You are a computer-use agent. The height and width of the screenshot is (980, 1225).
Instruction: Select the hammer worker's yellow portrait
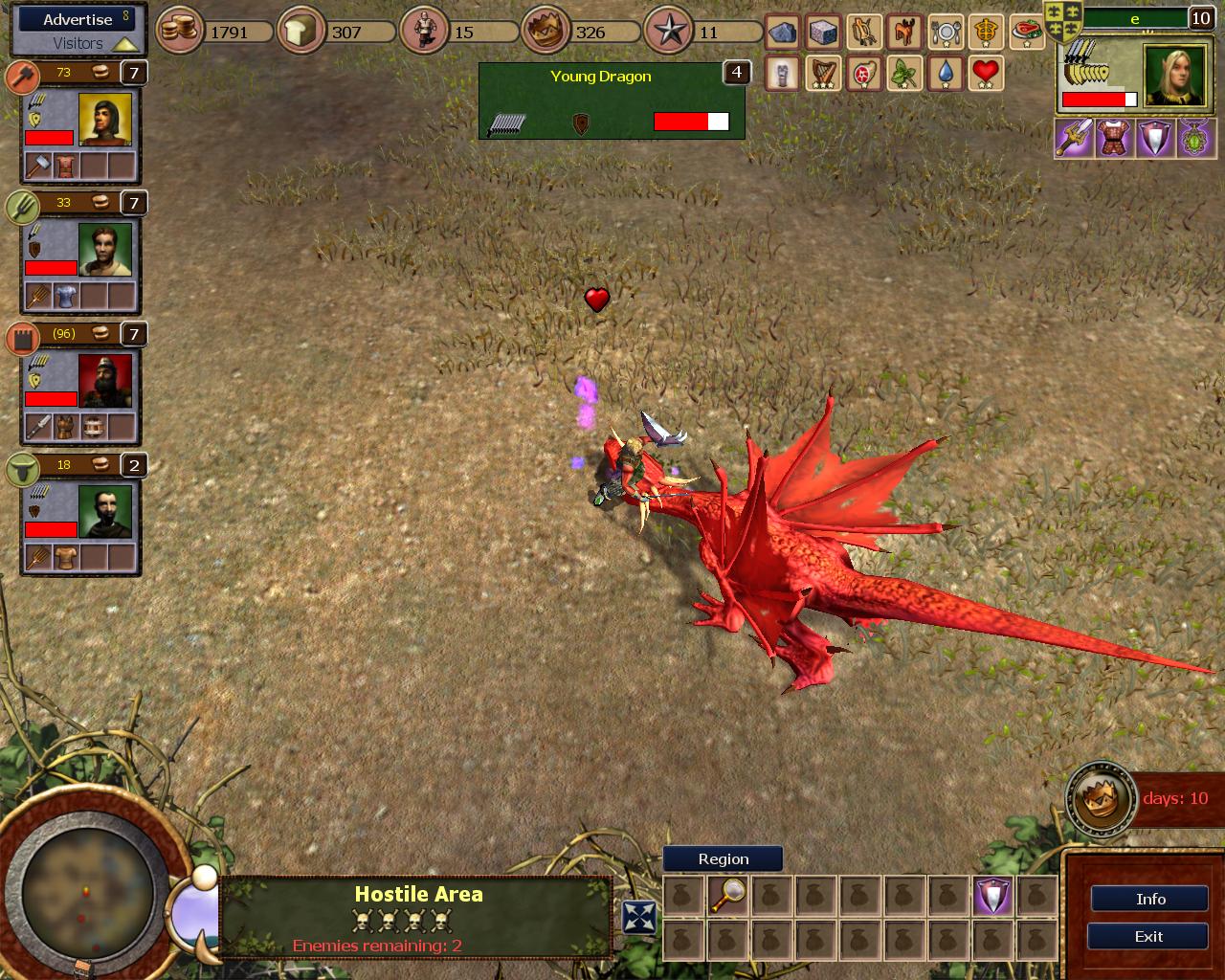point(105,120)
